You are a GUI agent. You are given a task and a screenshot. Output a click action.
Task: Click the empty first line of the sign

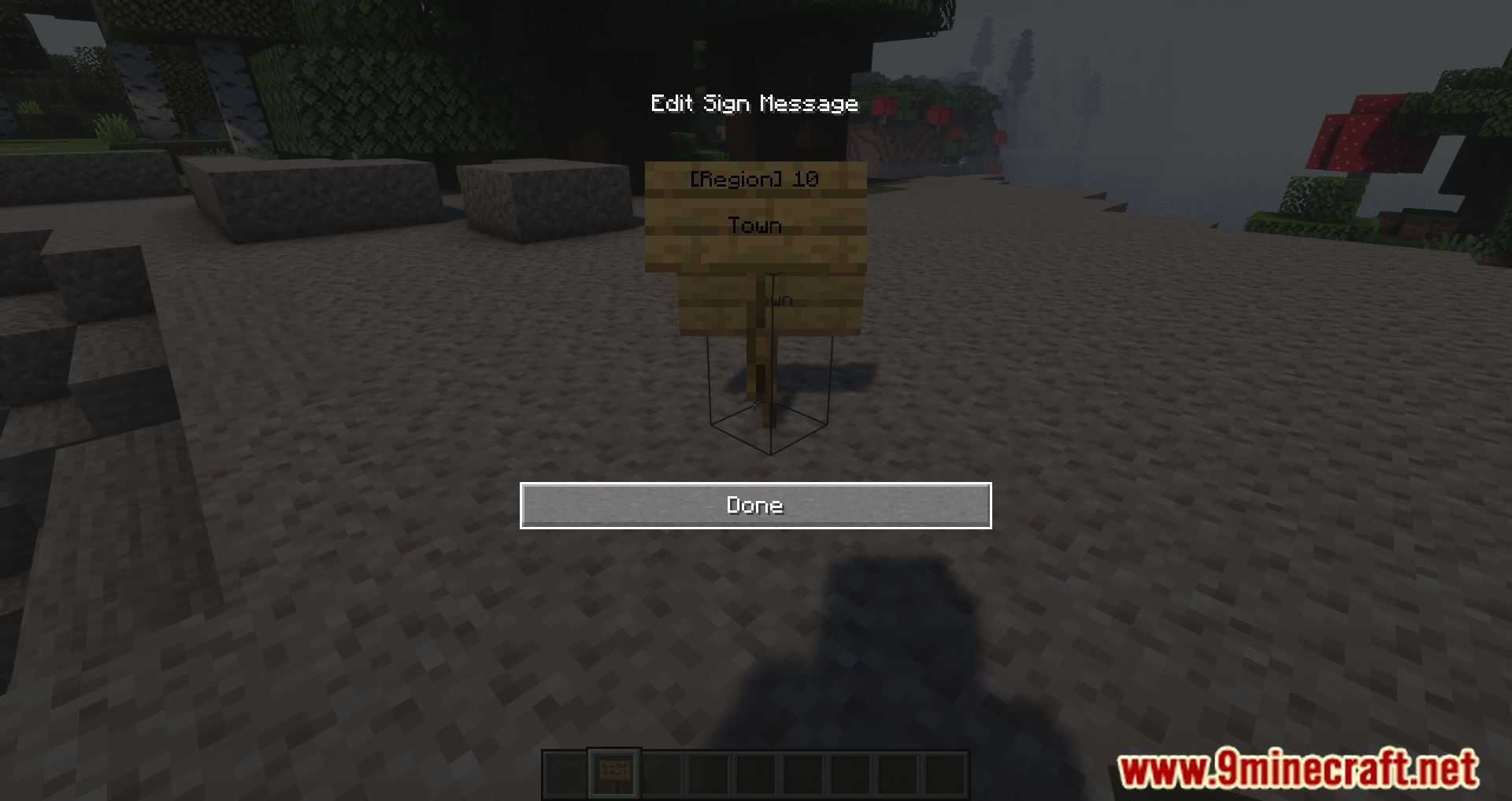(754, 202)
